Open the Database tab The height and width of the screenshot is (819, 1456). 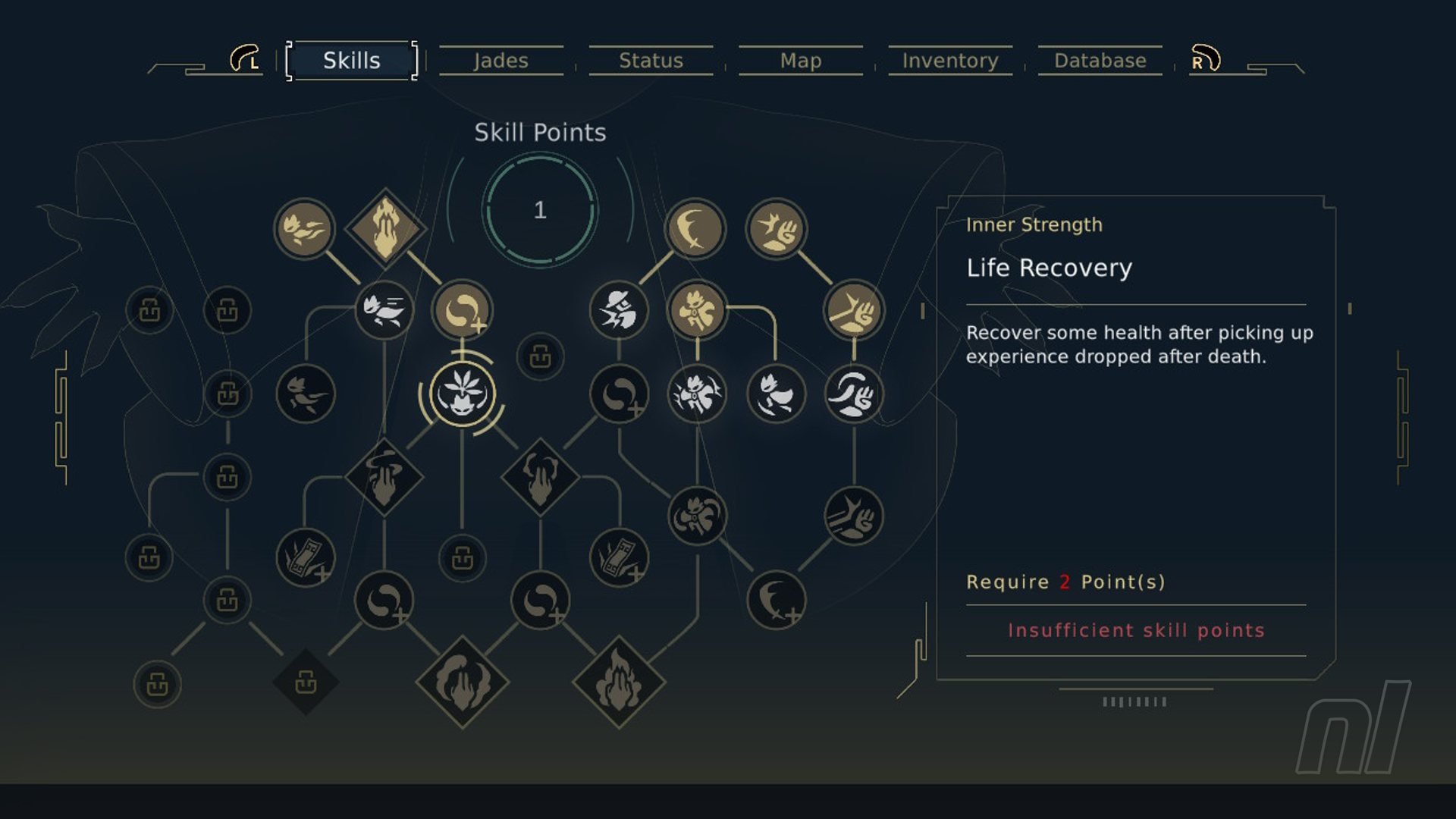point(1100,61)
